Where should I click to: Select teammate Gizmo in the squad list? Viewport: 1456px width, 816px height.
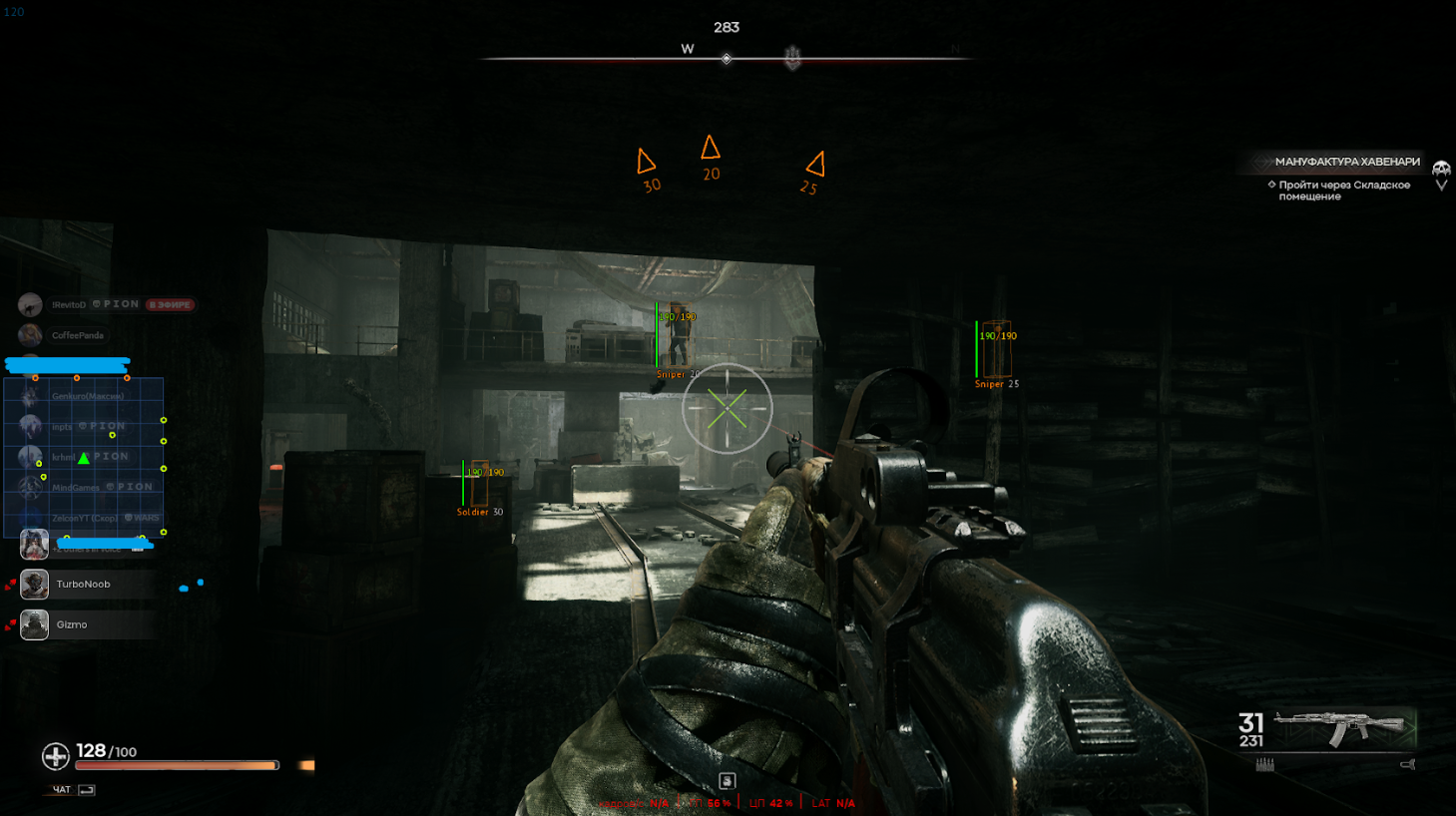[x=71, y=625]
